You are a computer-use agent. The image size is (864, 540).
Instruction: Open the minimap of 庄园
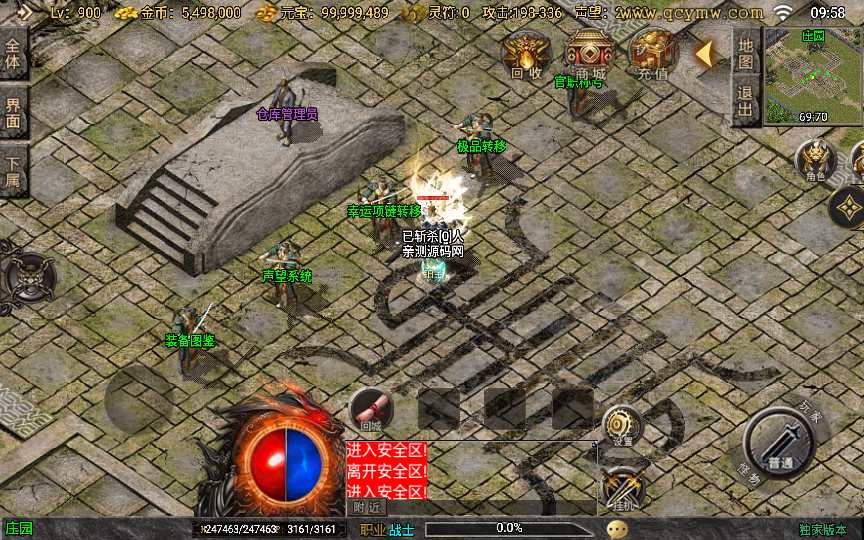[813, 76]
